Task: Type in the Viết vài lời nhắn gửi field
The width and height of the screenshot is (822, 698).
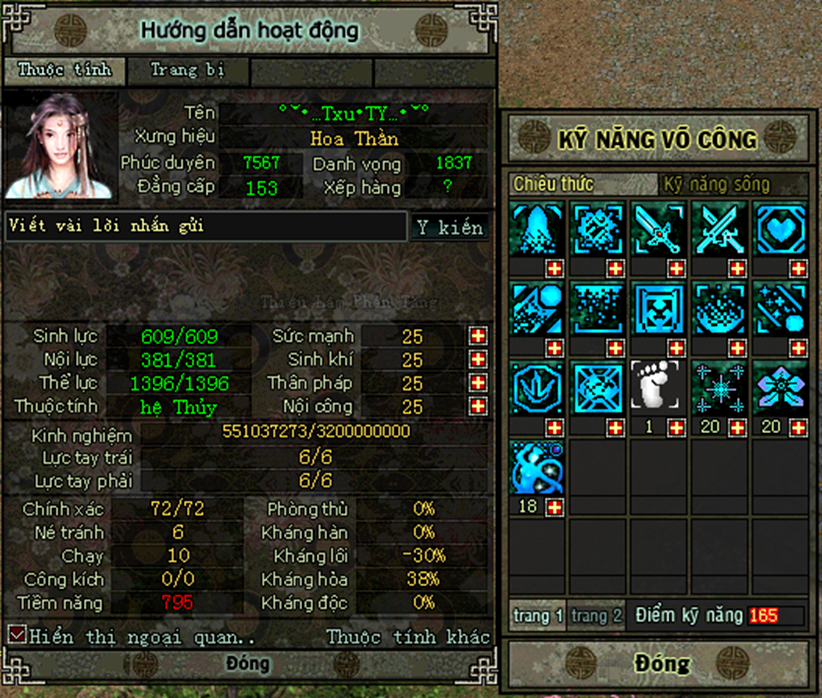Action: 205,227
